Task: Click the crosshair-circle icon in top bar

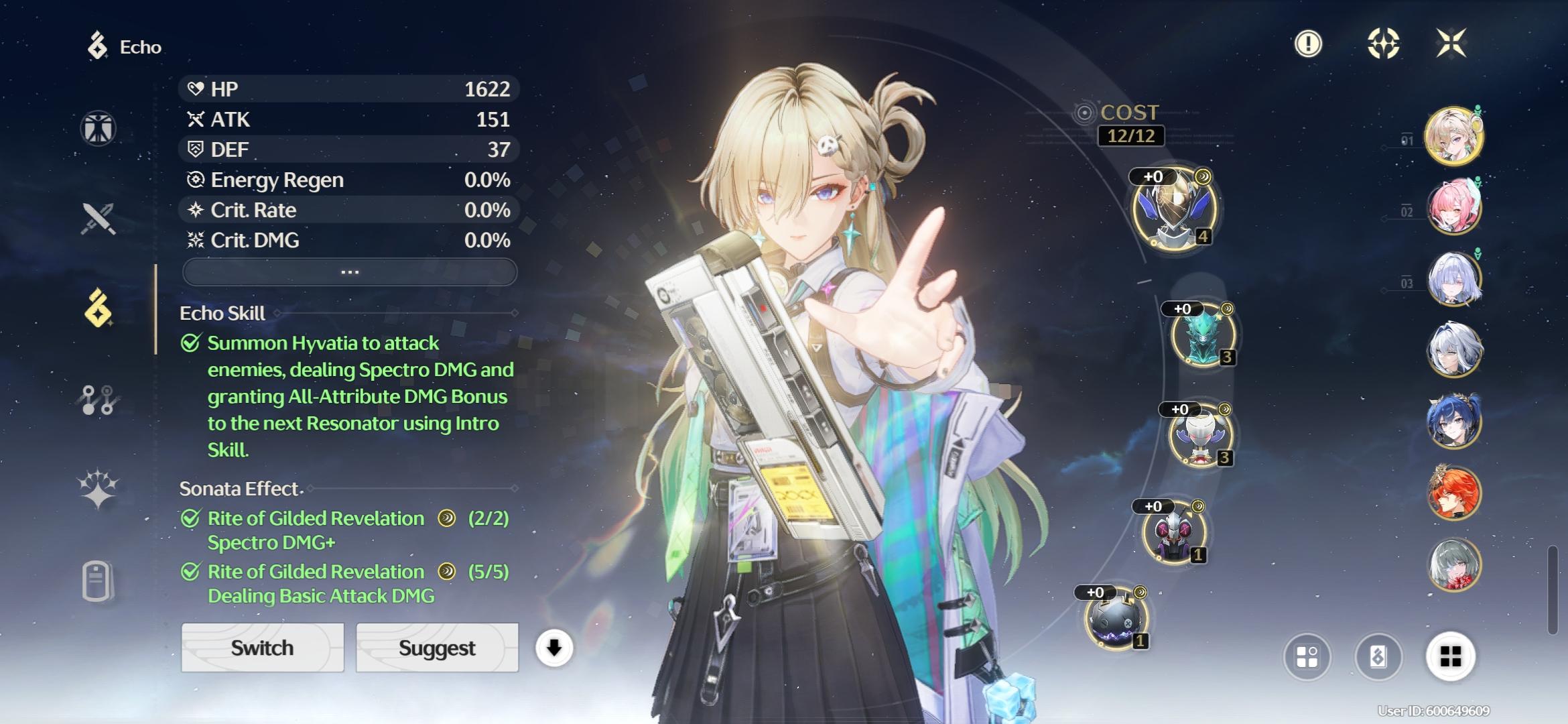Action: 1383,44
